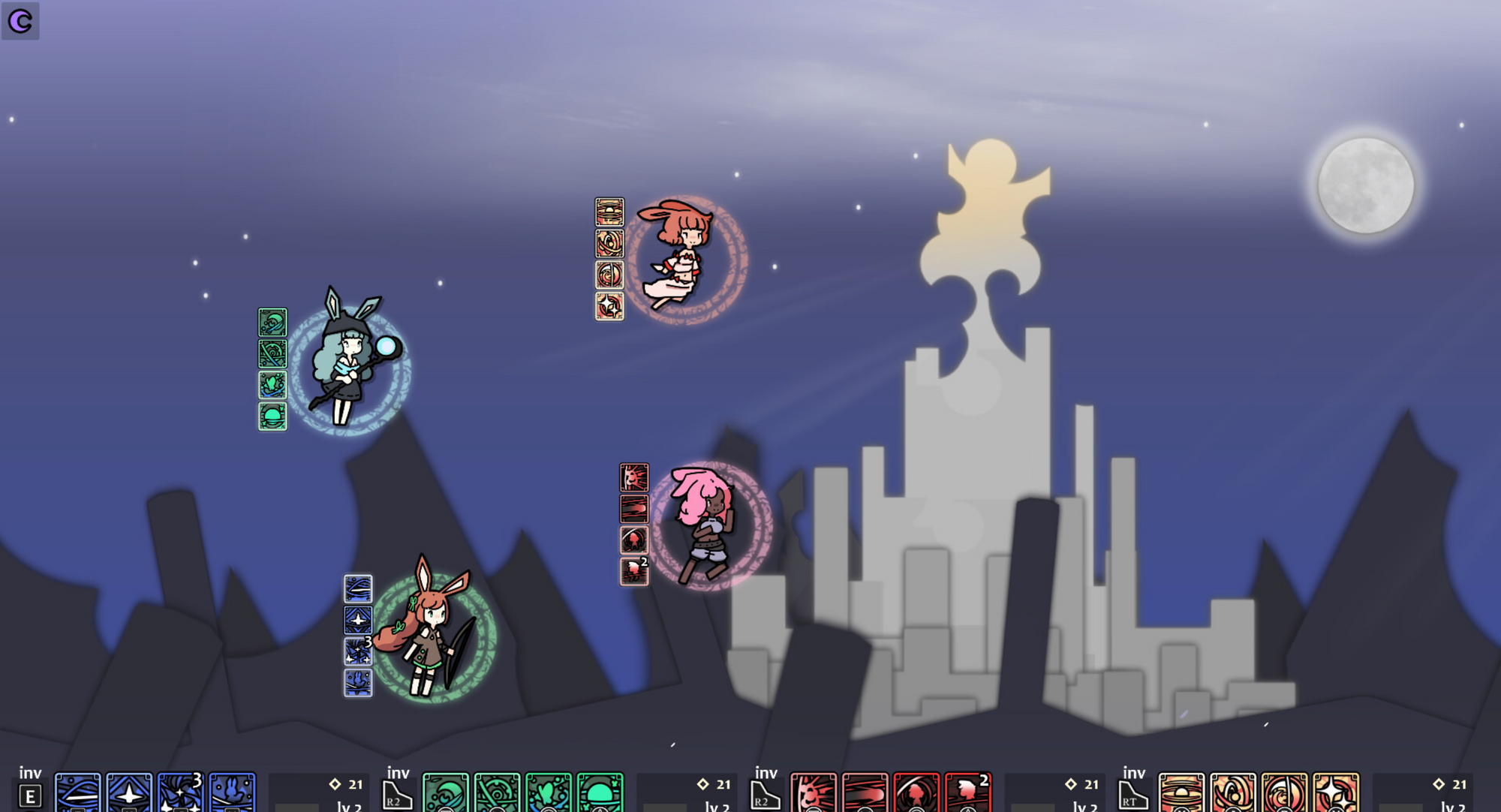Select the orange swirling orb ability card

pos(1233,793)
